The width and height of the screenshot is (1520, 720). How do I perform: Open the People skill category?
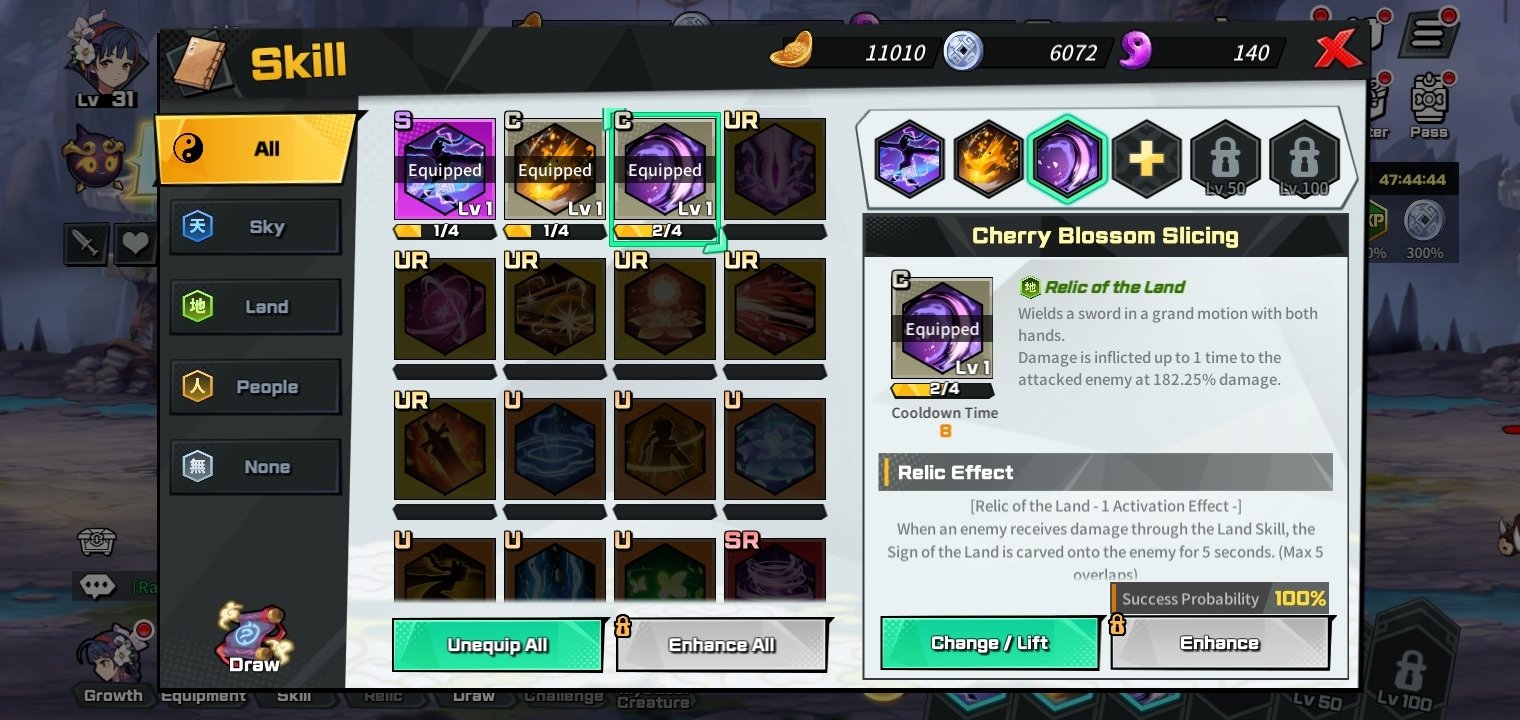point(256,387)
